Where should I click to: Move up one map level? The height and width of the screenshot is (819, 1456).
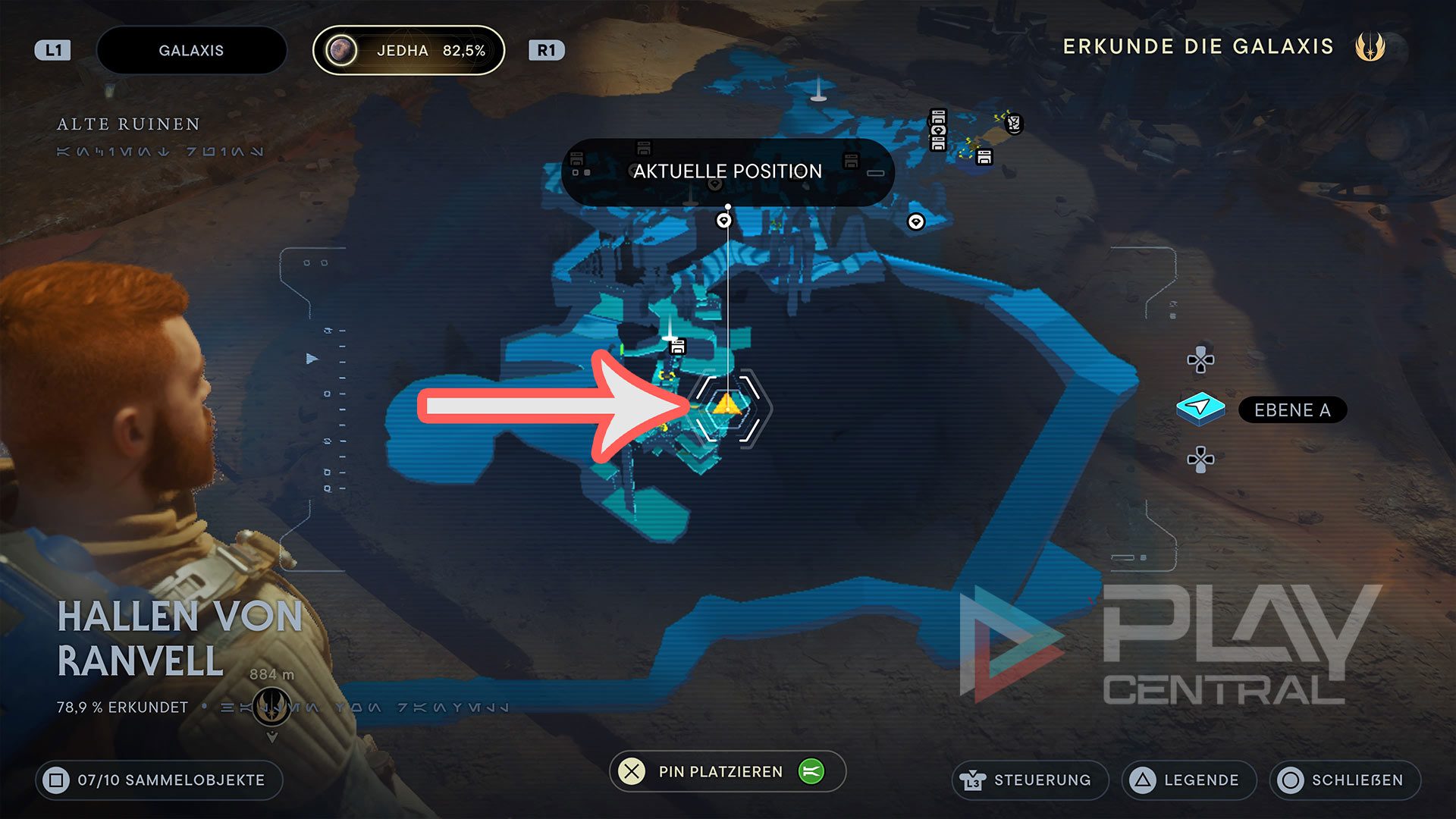(x=1200, y=359)
